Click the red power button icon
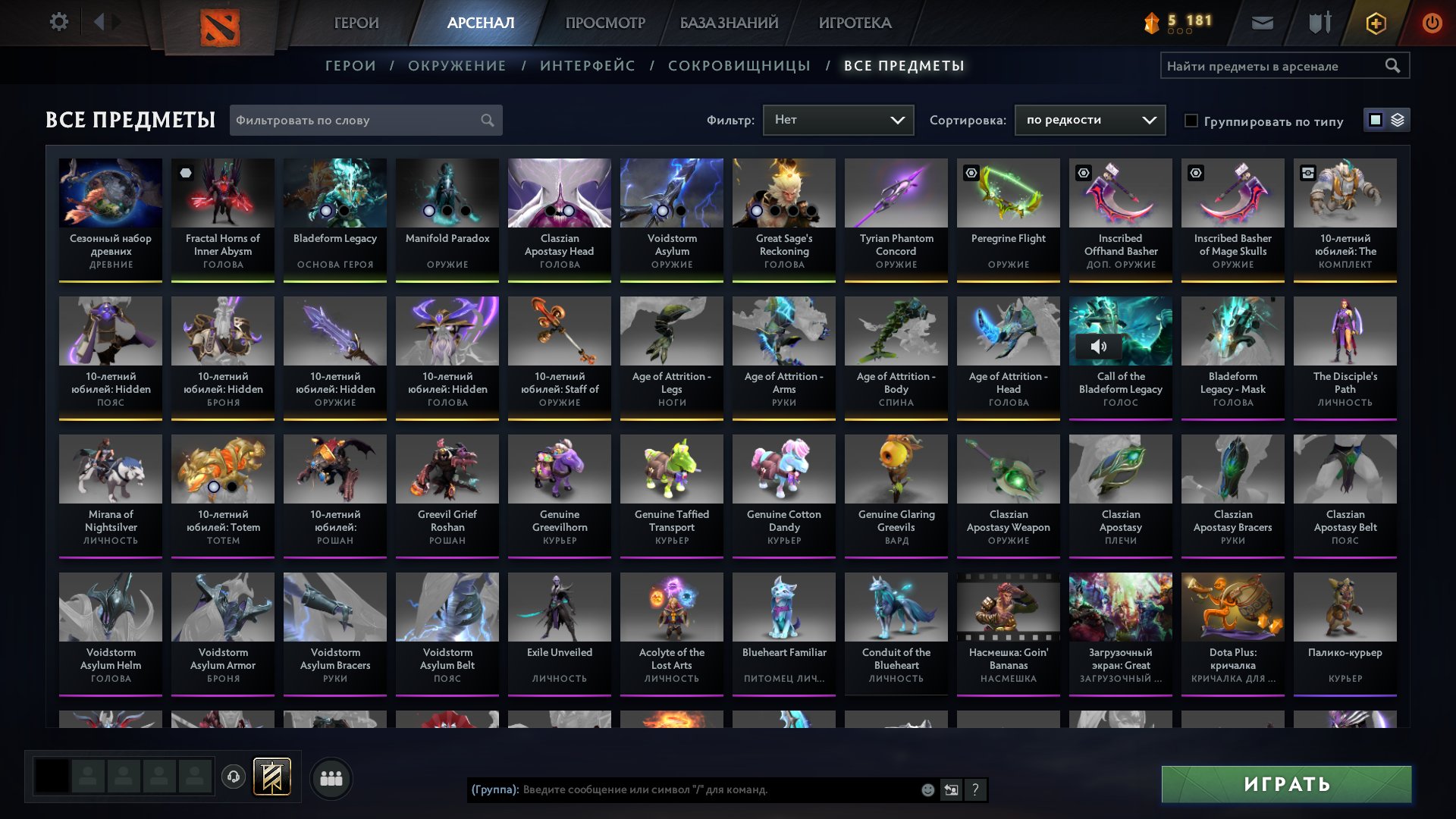Viewport: 1456px width, 819px height. tap(1432, 23)
